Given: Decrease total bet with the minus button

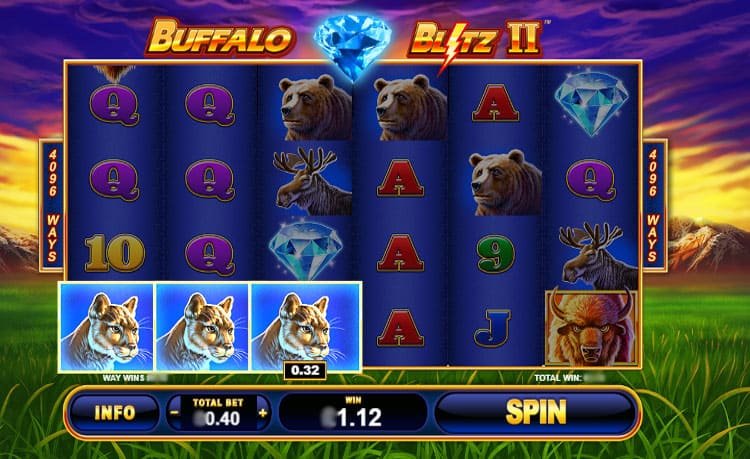Looking at the screenshot, I should pos(176,412).
